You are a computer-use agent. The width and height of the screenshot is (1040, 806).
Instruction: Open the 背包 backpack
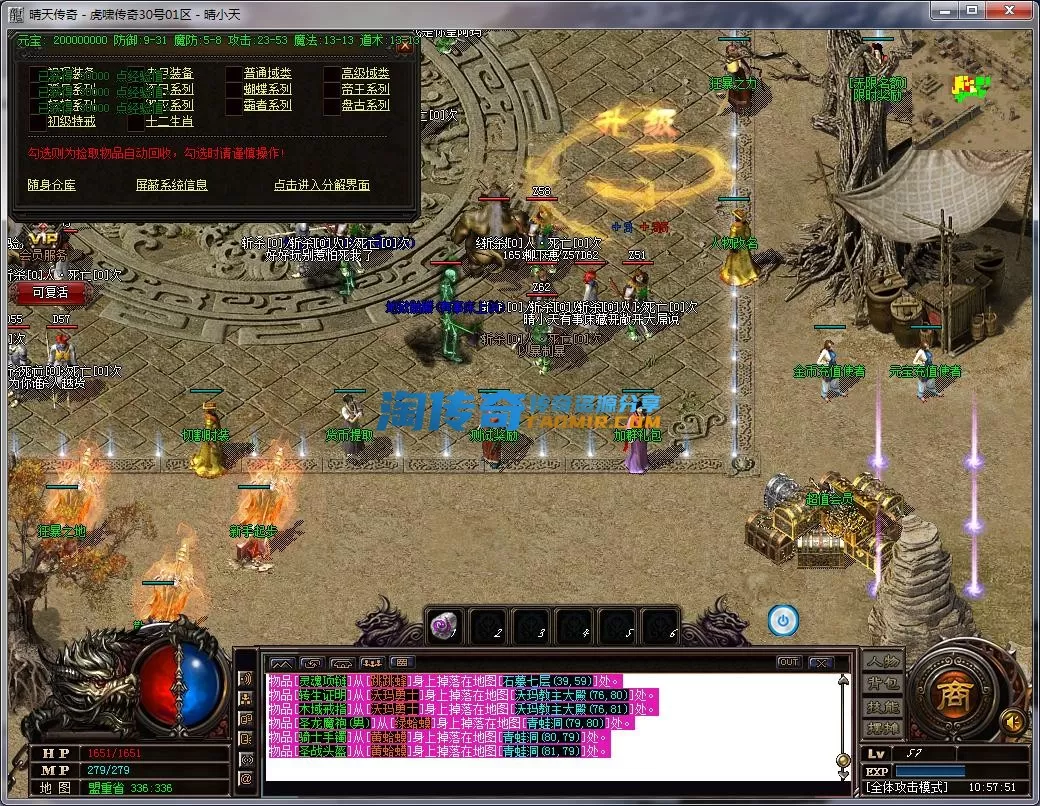(x=883, y=684)
